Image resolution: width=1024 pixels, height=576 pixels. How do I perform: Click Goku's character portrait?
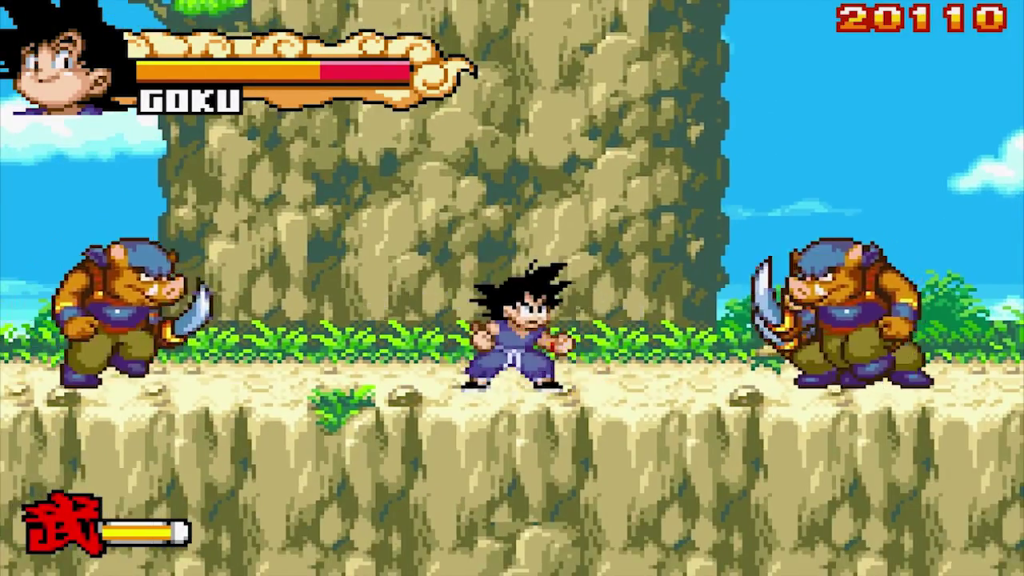pos(62,60)
